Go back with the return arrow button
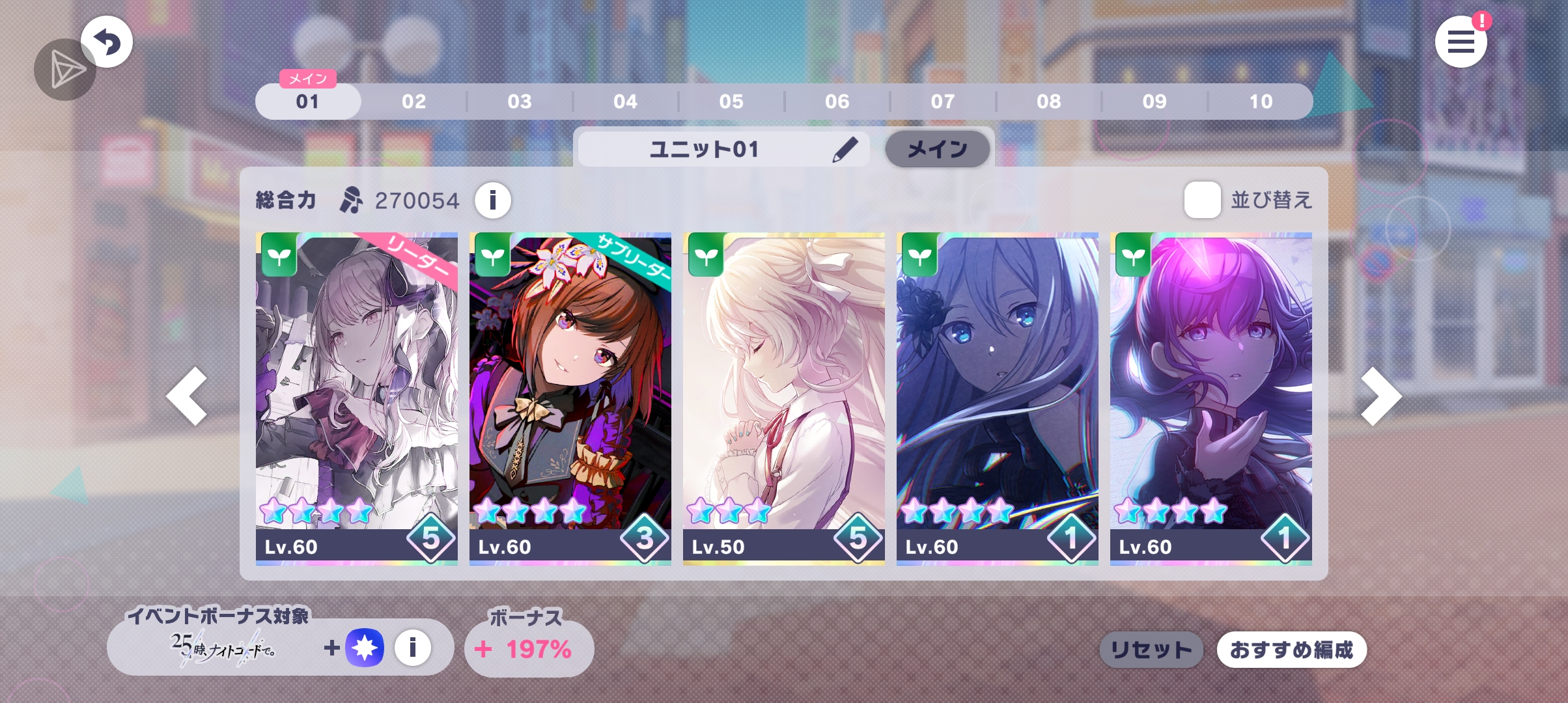This screenshot has width=1568, height=703. (x=107, y=42)
